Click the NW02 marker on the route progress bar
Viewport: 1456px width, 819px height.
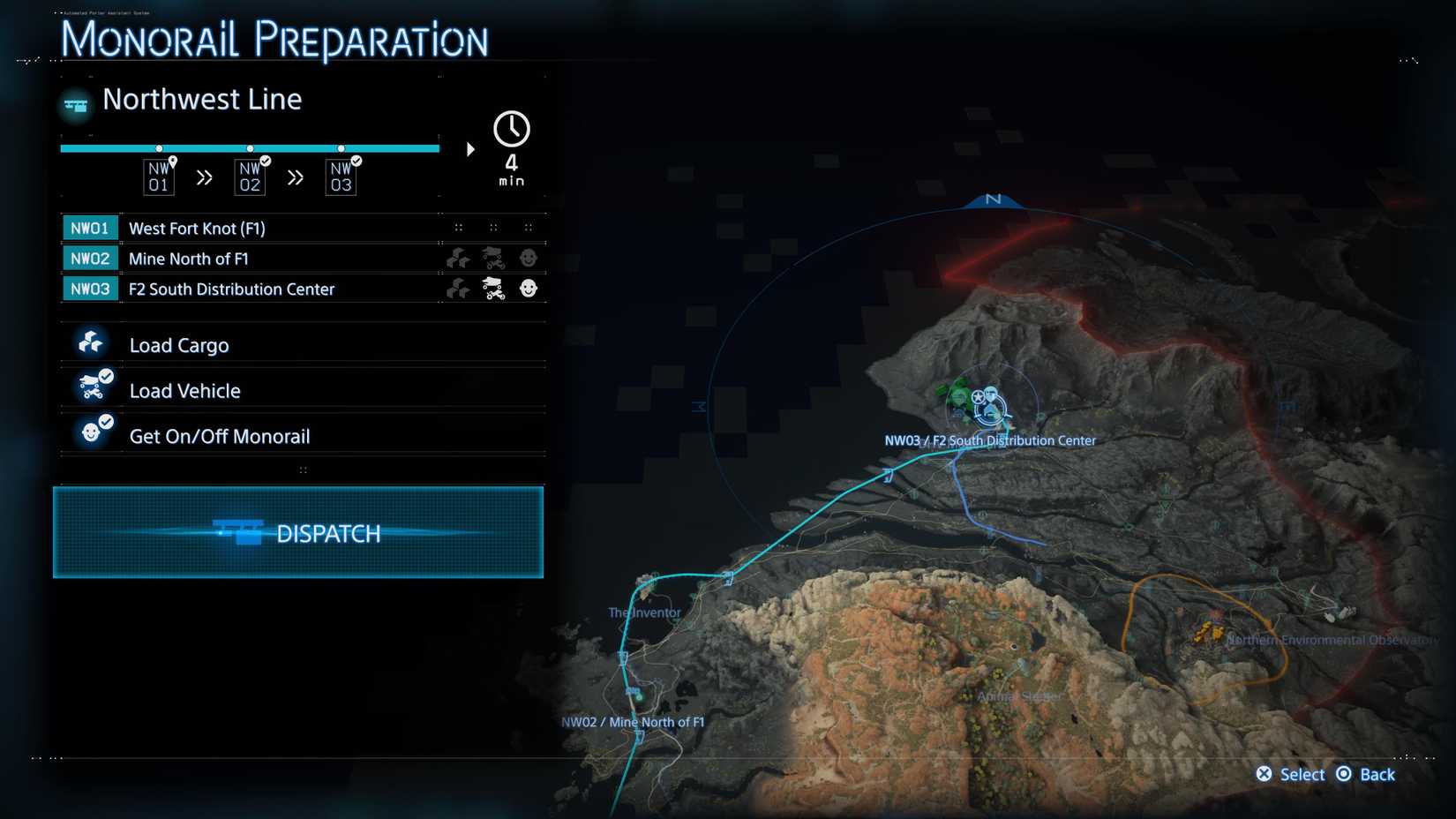coord(252,148)
